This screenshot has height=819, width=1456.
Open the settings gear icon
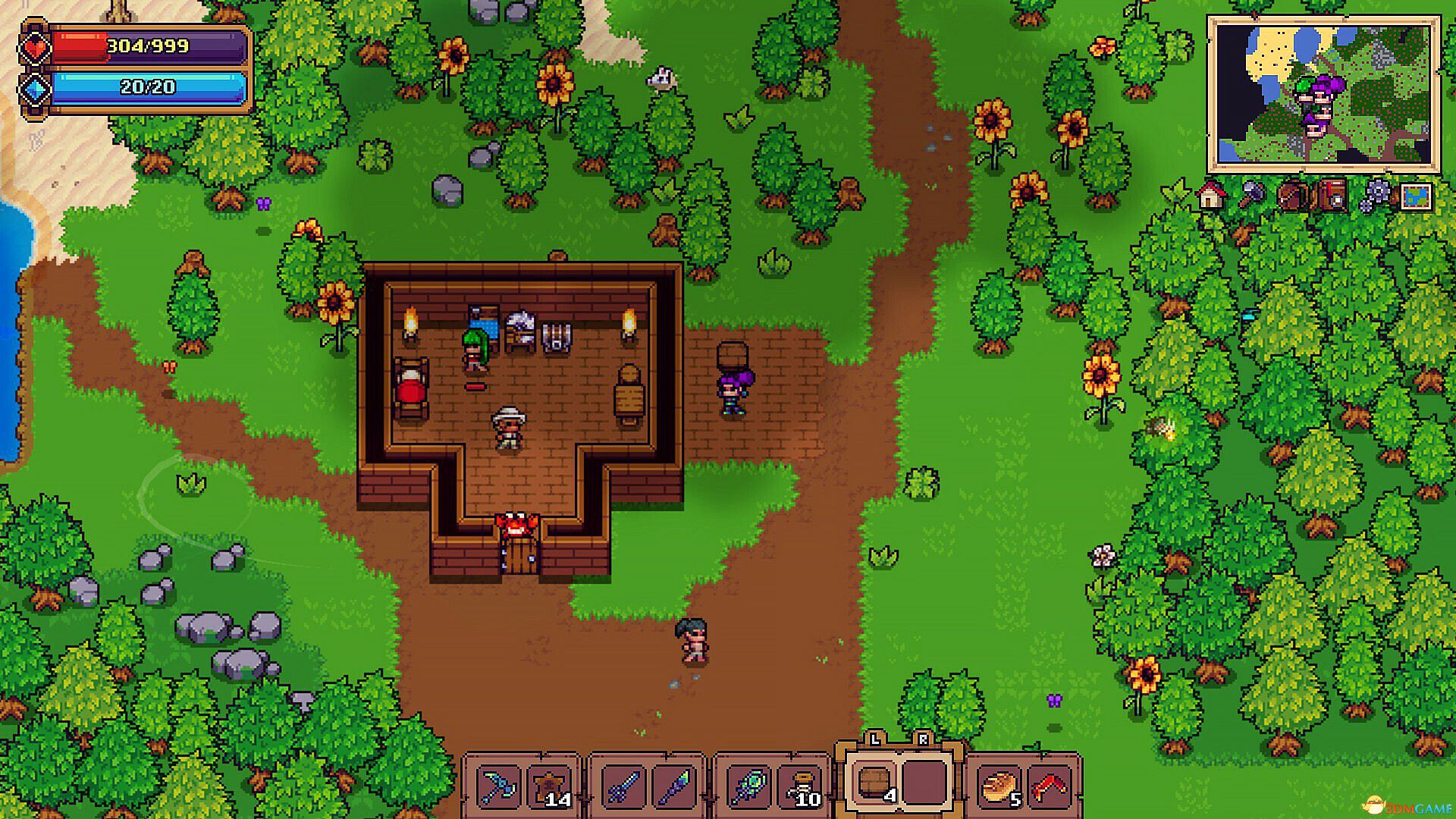[1379, 192]
